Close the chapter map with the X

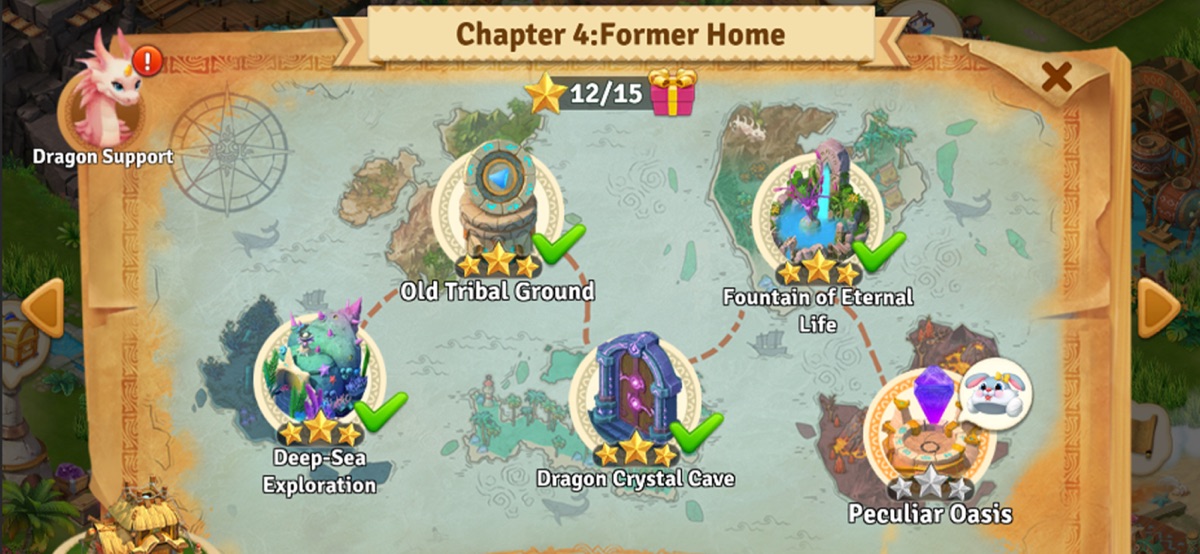1056,76
